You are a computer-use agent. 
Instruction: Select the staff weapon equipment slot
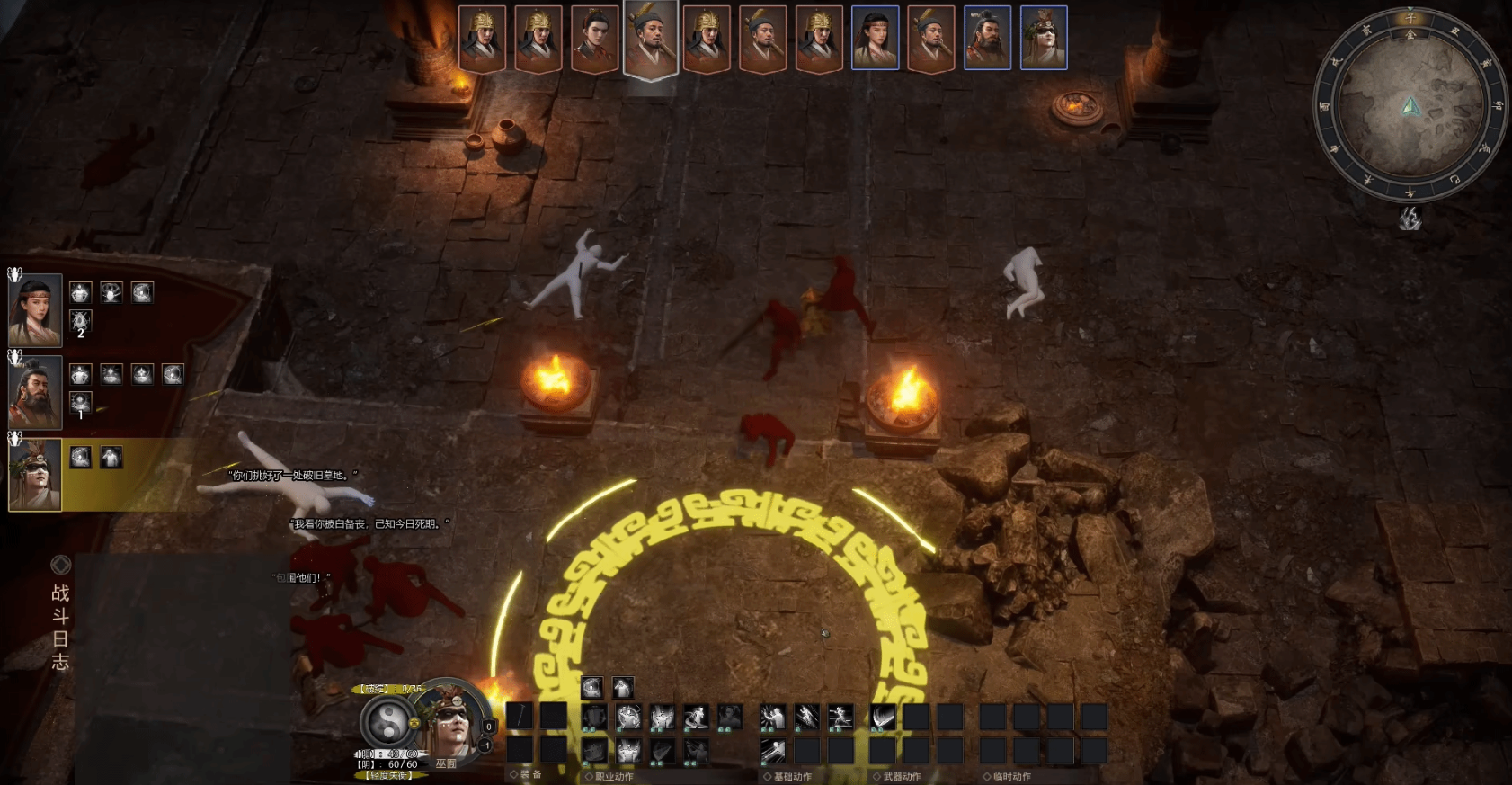(520, 717)
